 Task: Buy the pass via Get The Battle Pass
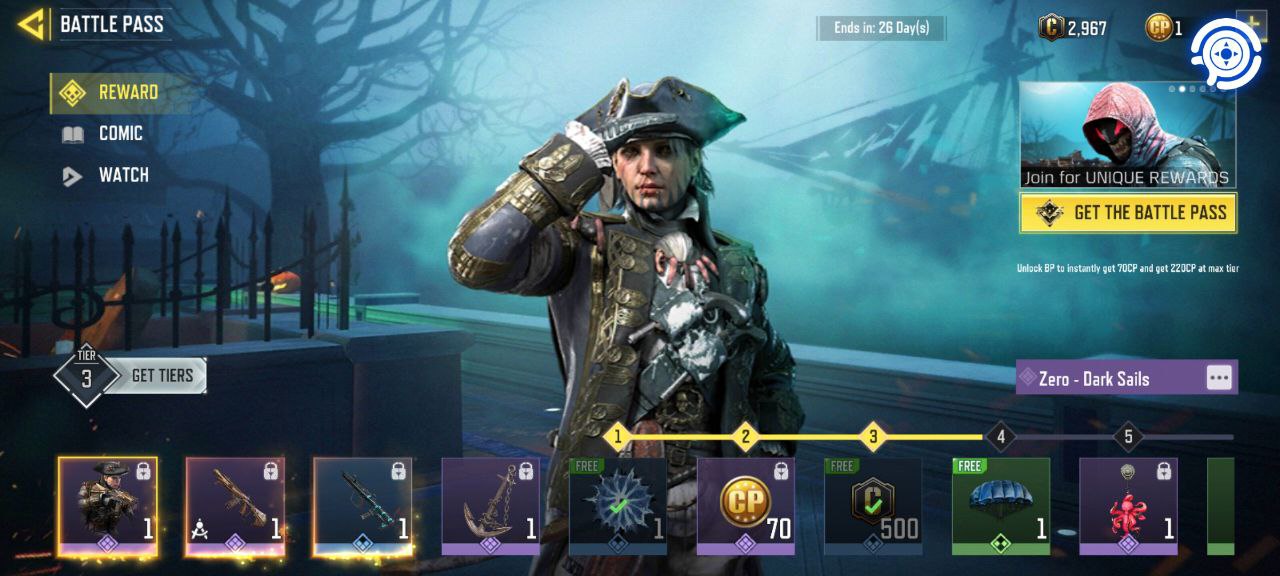[x=1128, y=213]
